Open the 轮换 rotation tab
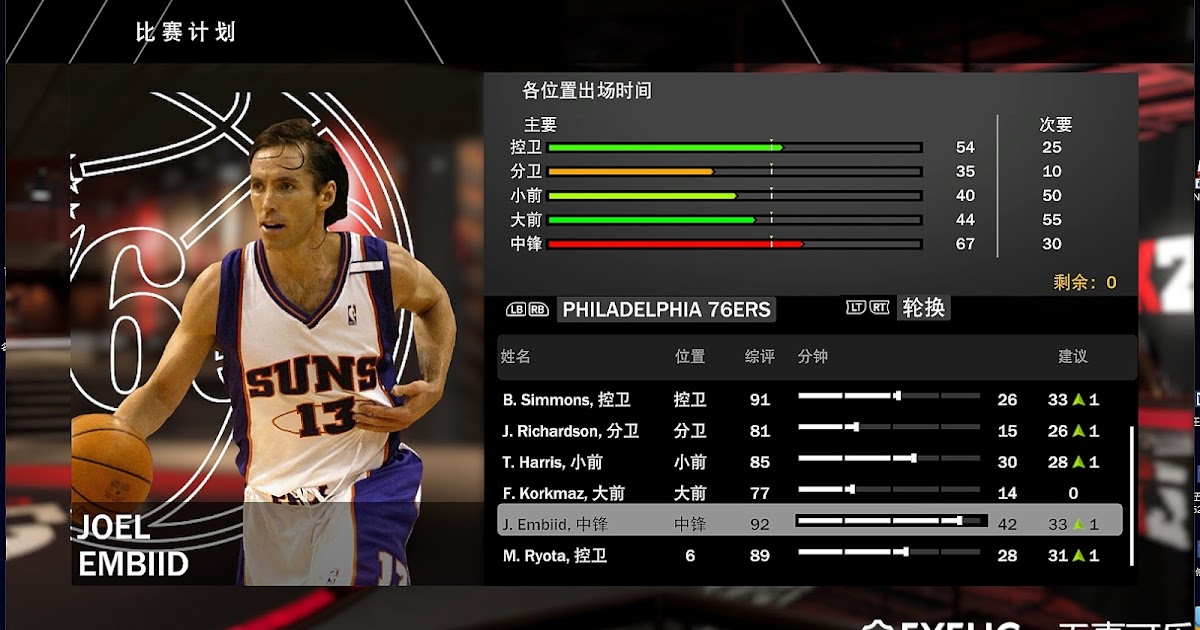Image resolution: width=1200 pixels, height=630 pixels. click(x=922, y=308)
